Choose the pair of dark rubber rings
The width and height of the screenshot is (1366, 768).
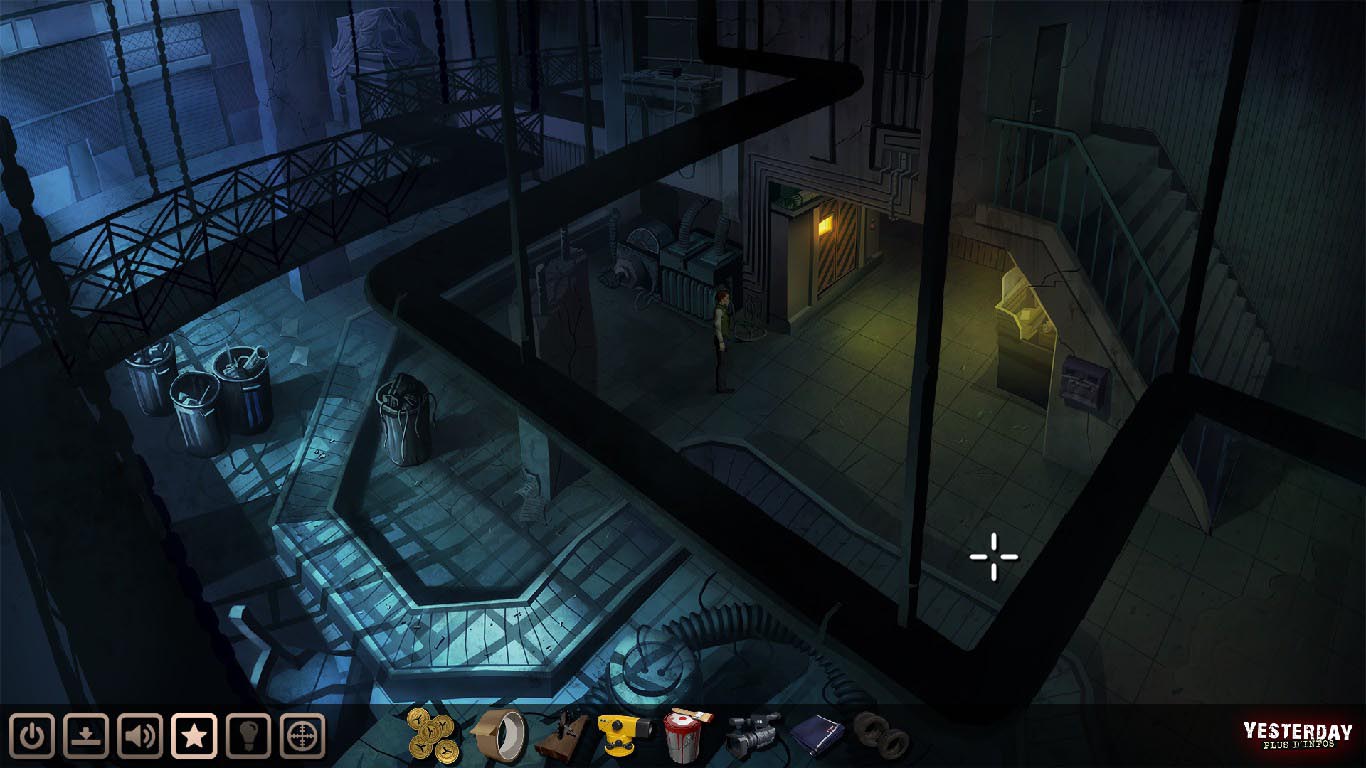tap(881, 735)
